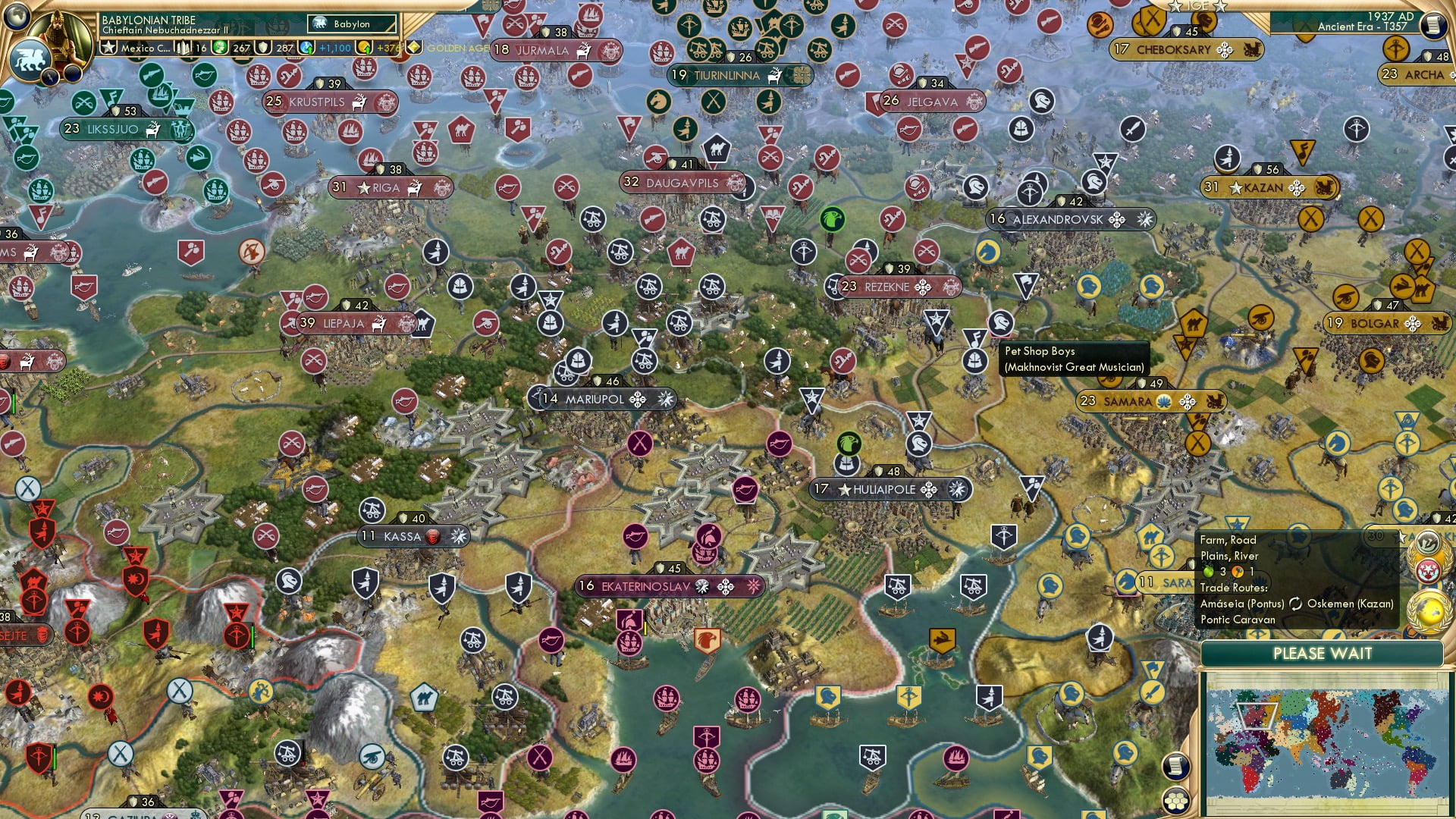Click the golden globe World Congress notification

point(1427,612)
